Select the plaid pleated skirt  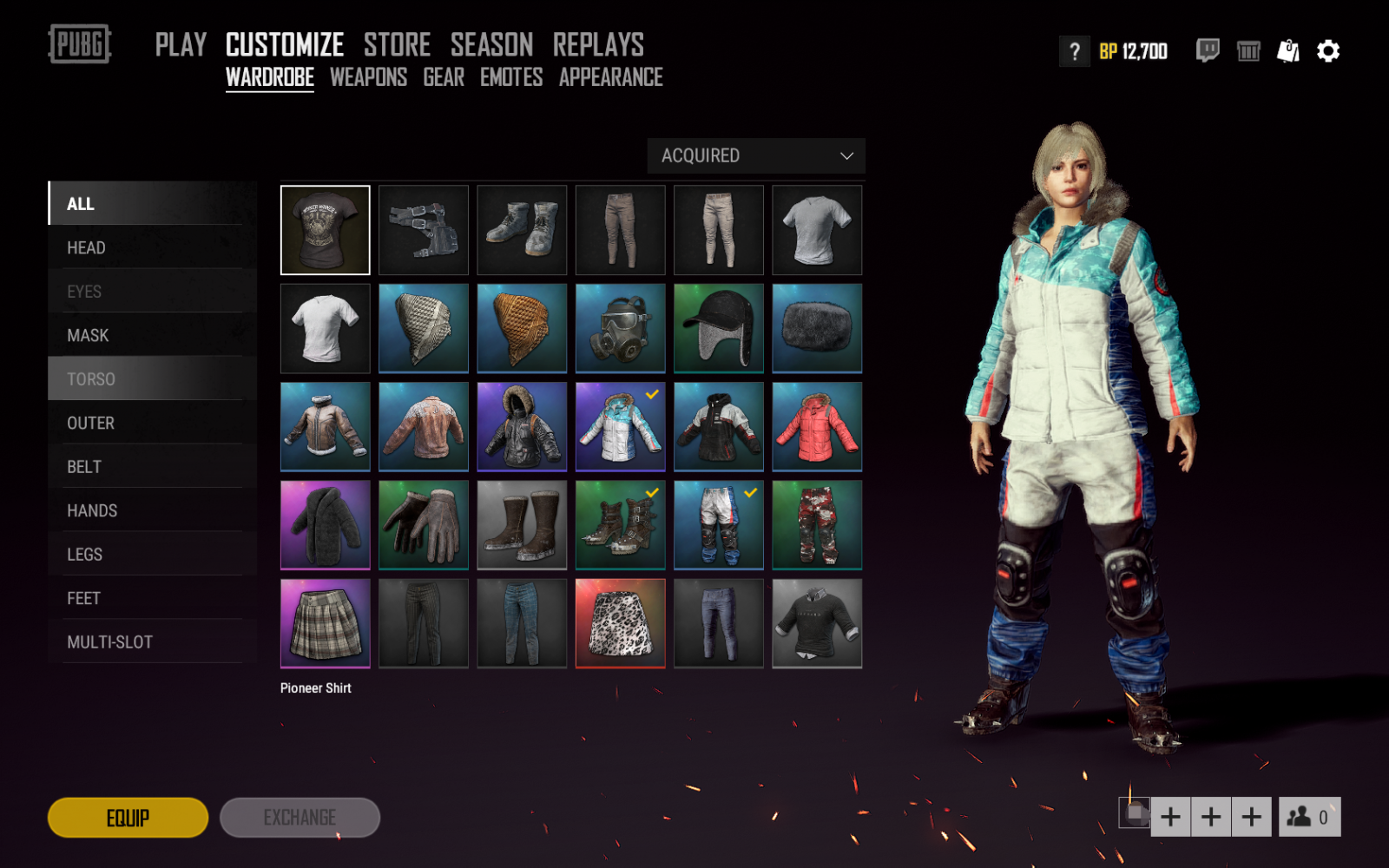pyautogui.click(x=326, y=623)
